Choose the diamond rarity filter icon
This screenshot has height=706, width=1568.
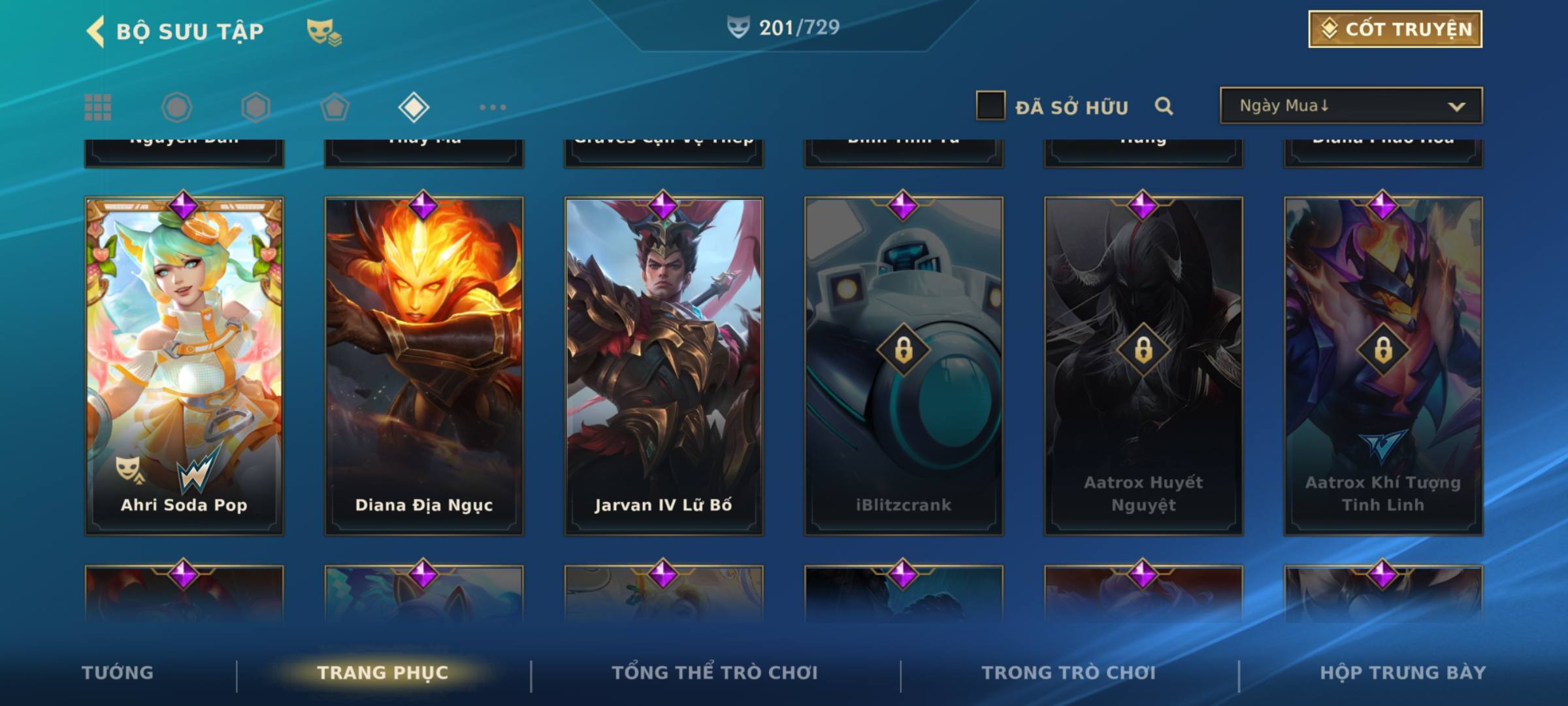(414, 107)
